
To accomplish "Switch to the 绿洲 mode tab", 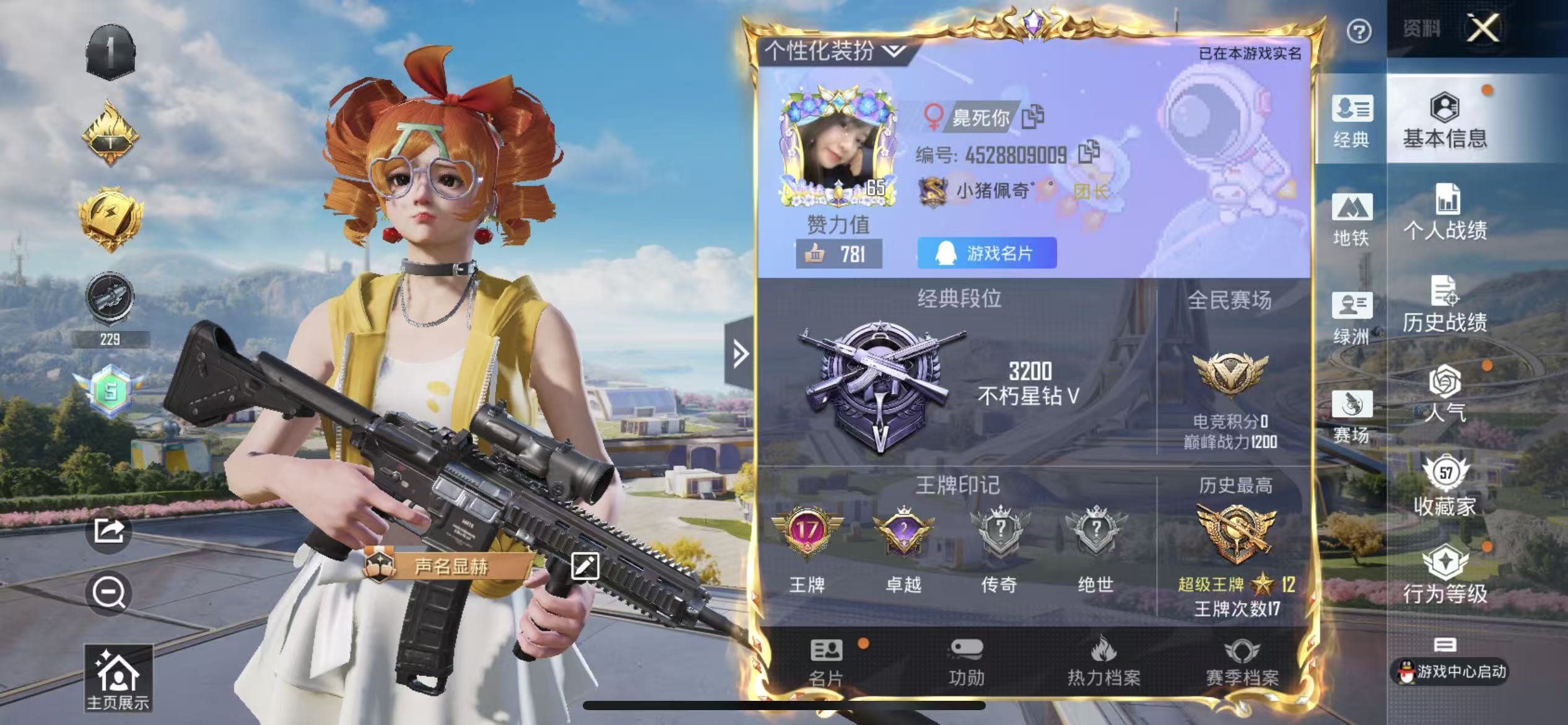I will coord(1351,318).
